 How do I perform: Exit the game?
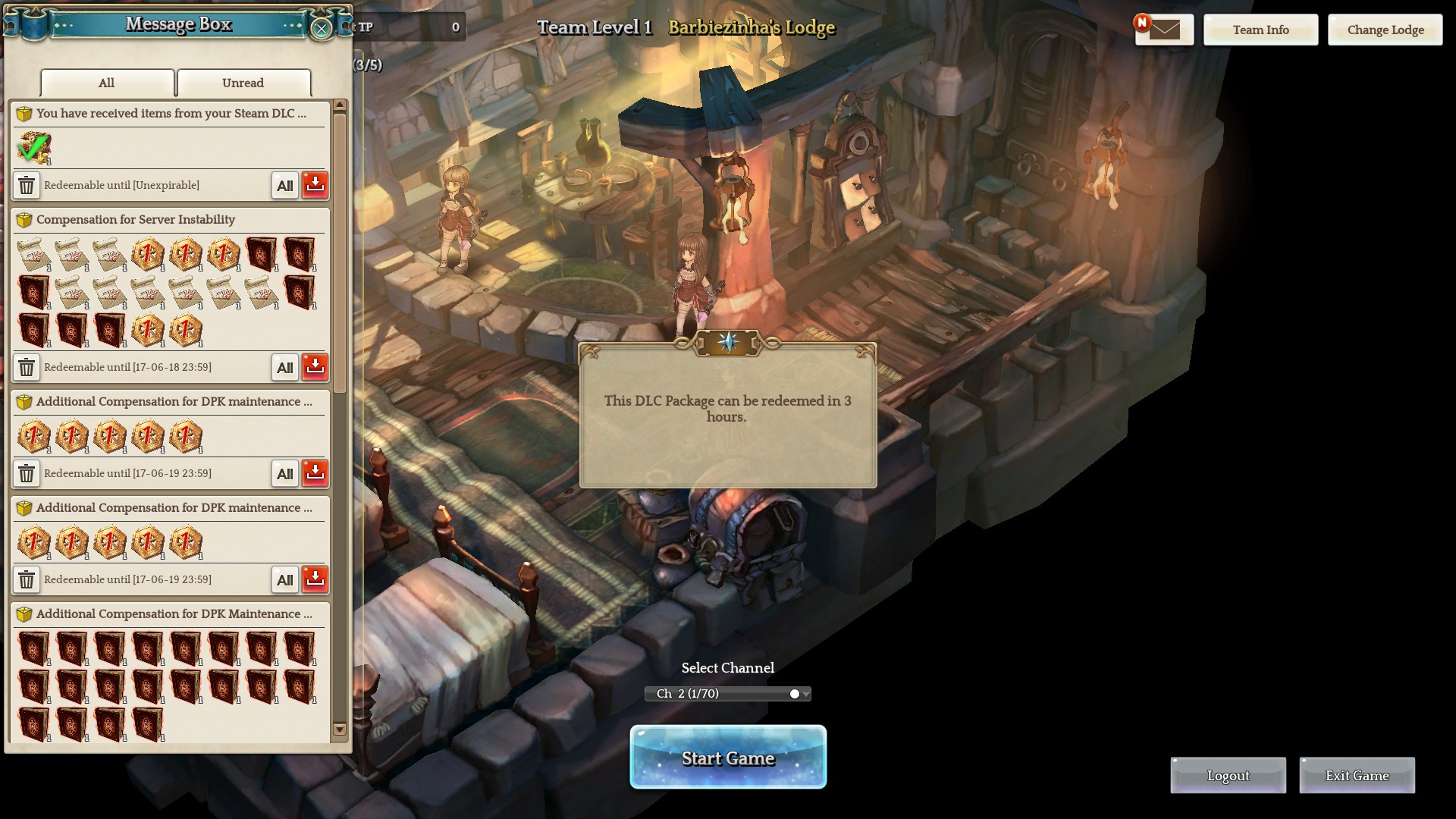pos(1357,776)
